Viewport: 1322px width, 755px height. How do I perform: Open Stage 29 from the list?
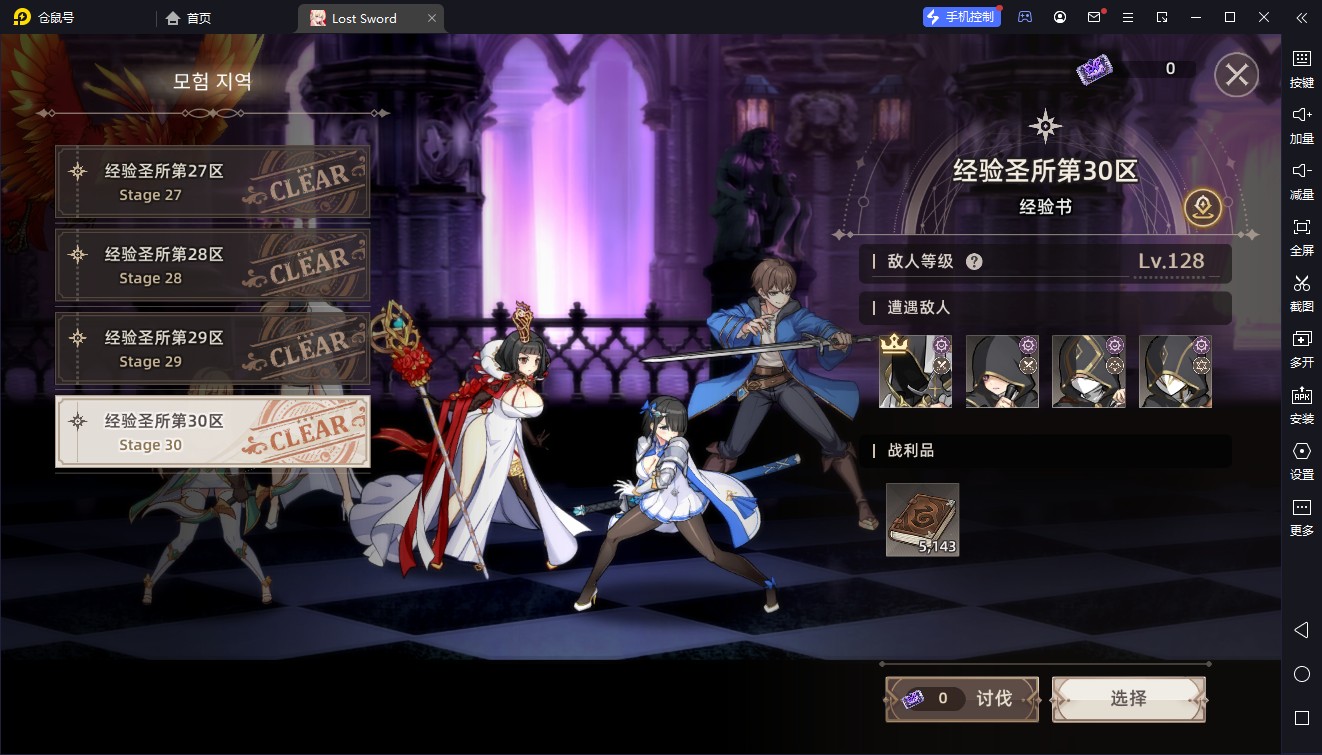click(212, 349)
